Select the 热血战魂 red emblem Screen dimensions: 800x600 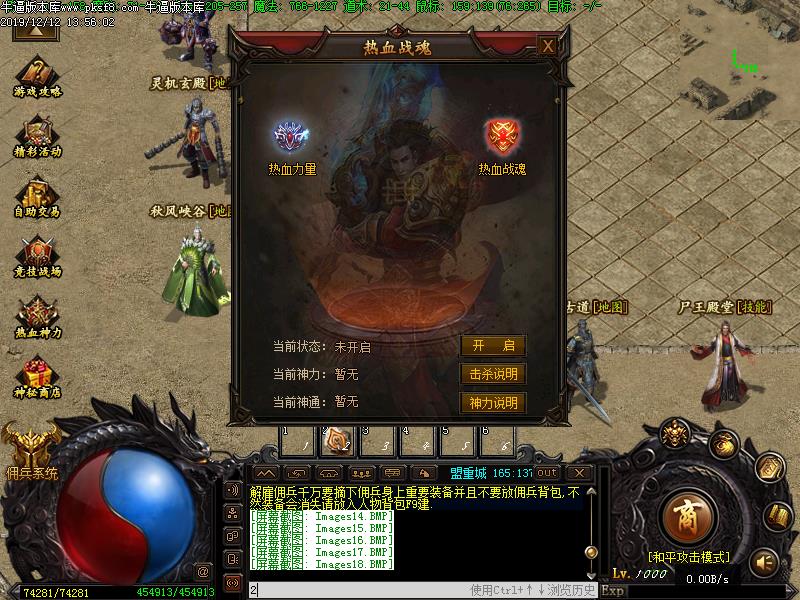[x=501, y=137]
